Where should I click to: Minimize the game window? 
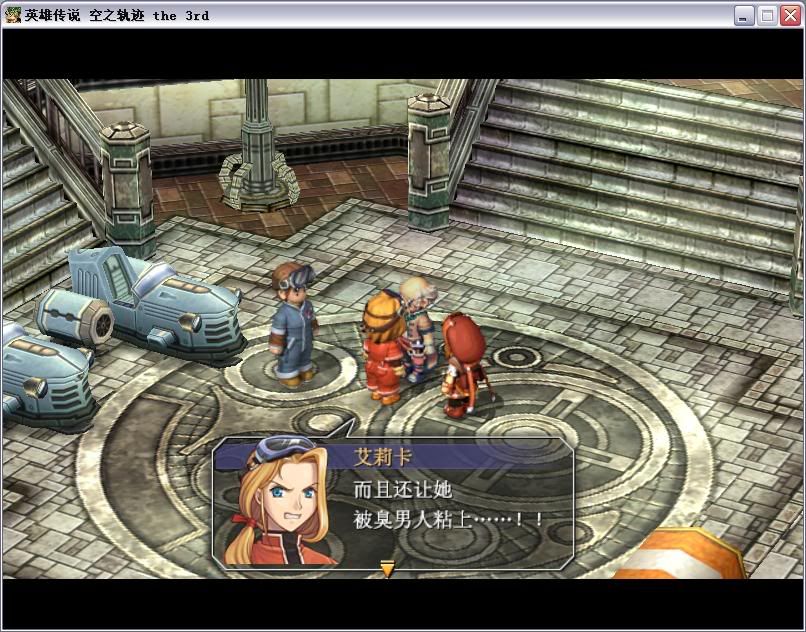(745, 15)
